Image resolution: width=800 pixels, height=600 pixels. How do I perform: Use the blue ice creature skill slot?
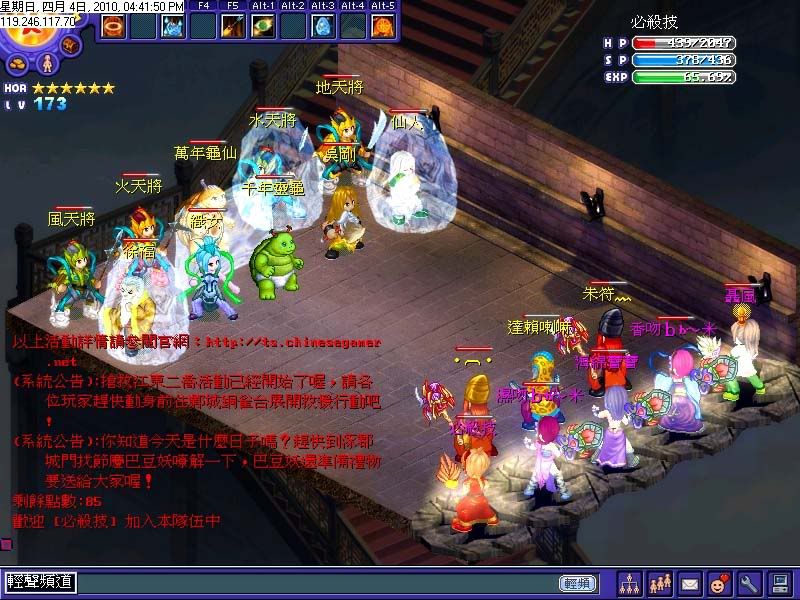point(174,27)
